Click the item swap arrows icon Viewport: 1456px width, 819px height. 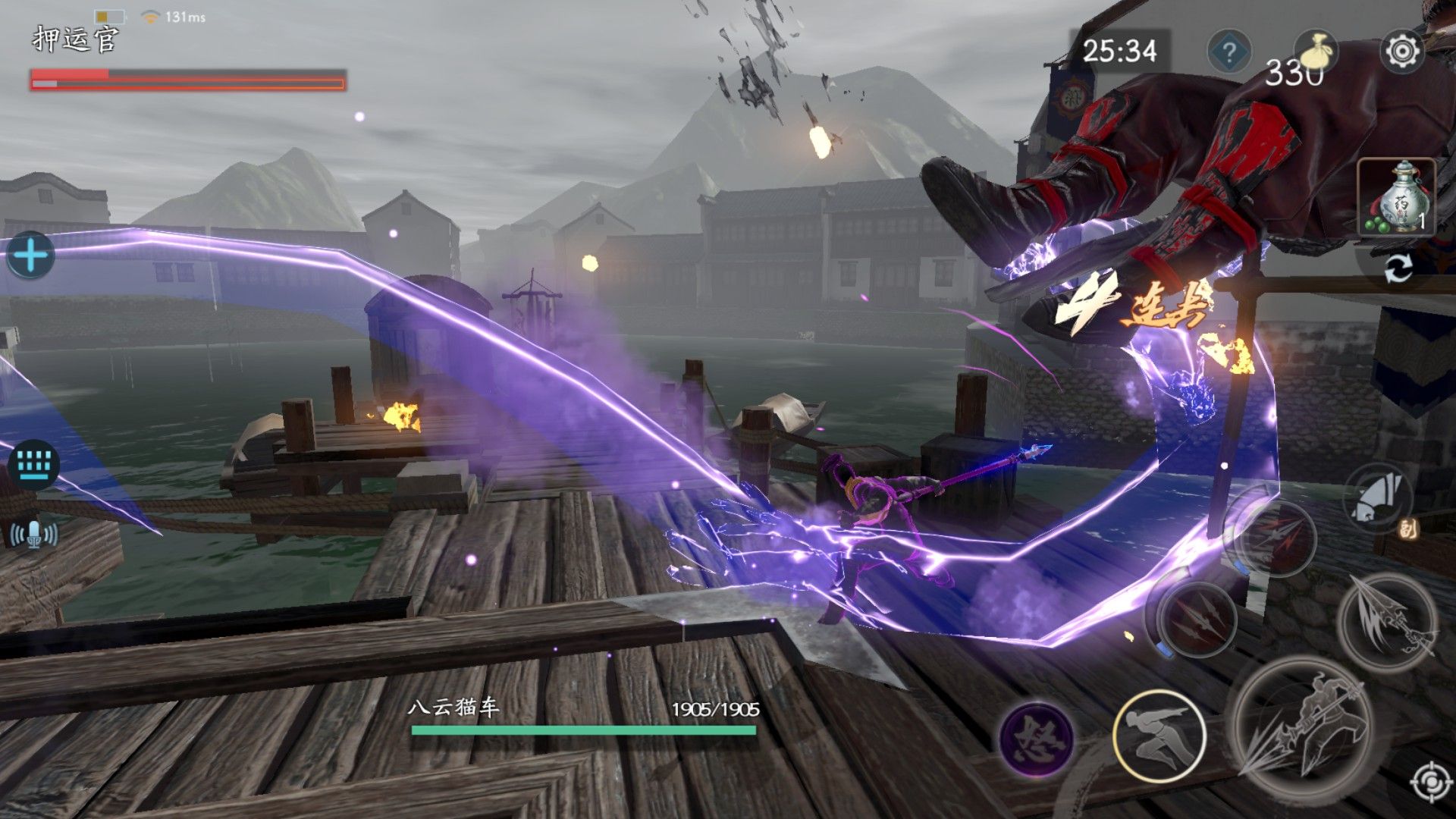[1398, 269]
